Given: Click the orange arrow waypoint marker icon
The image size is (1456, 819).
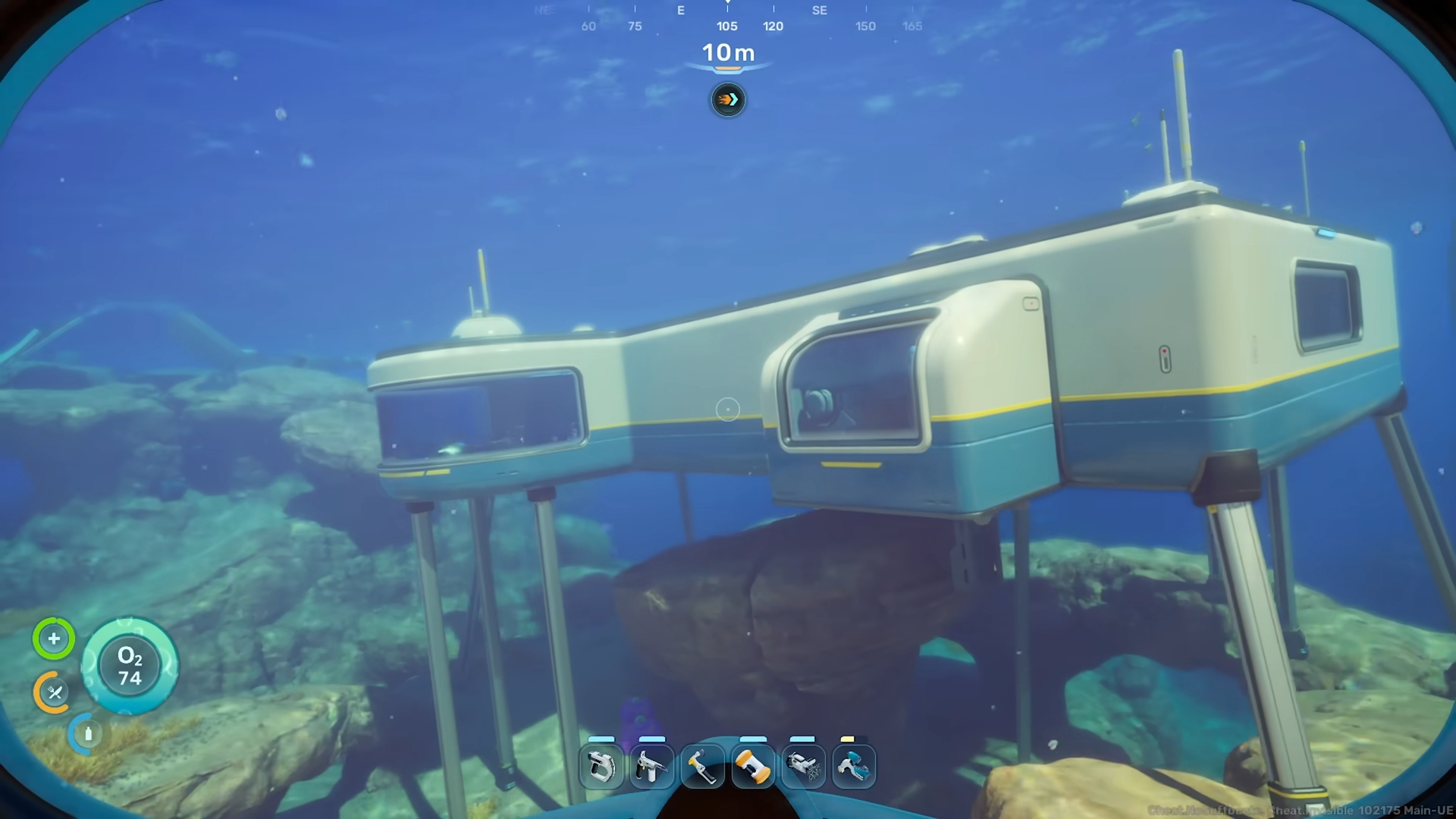Looking at the screenshot, I should pos(728,100).
